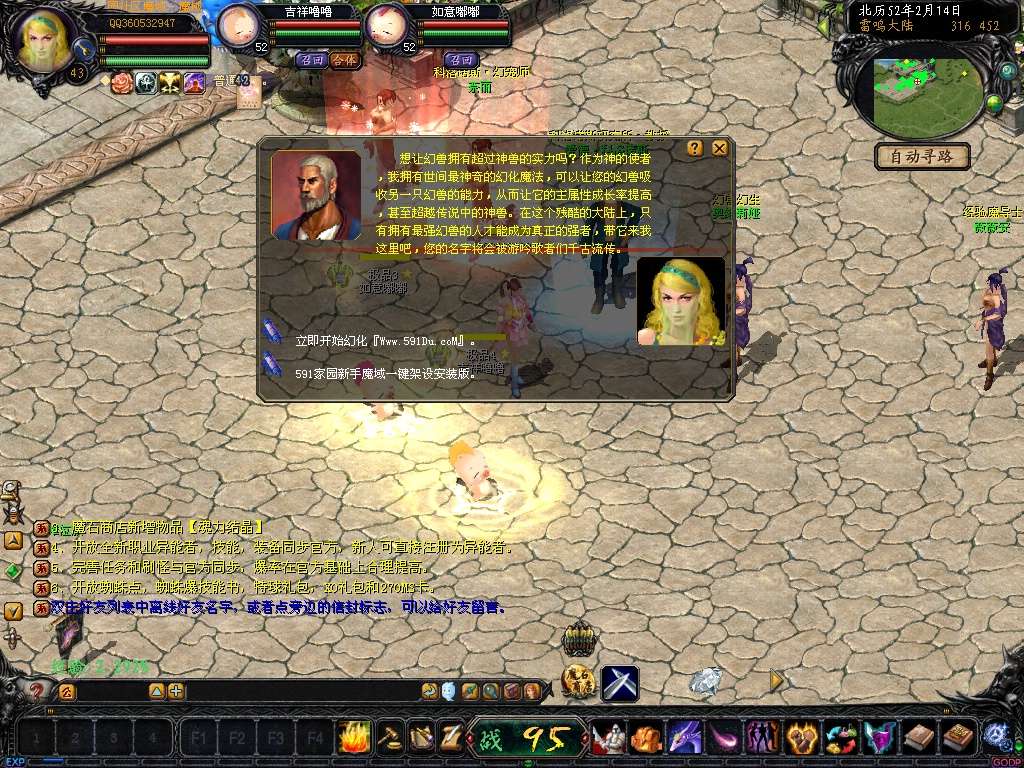Click the auction hammer icon on the hotbar
The image size is (1024, 768).
click(x=390, y=738)
